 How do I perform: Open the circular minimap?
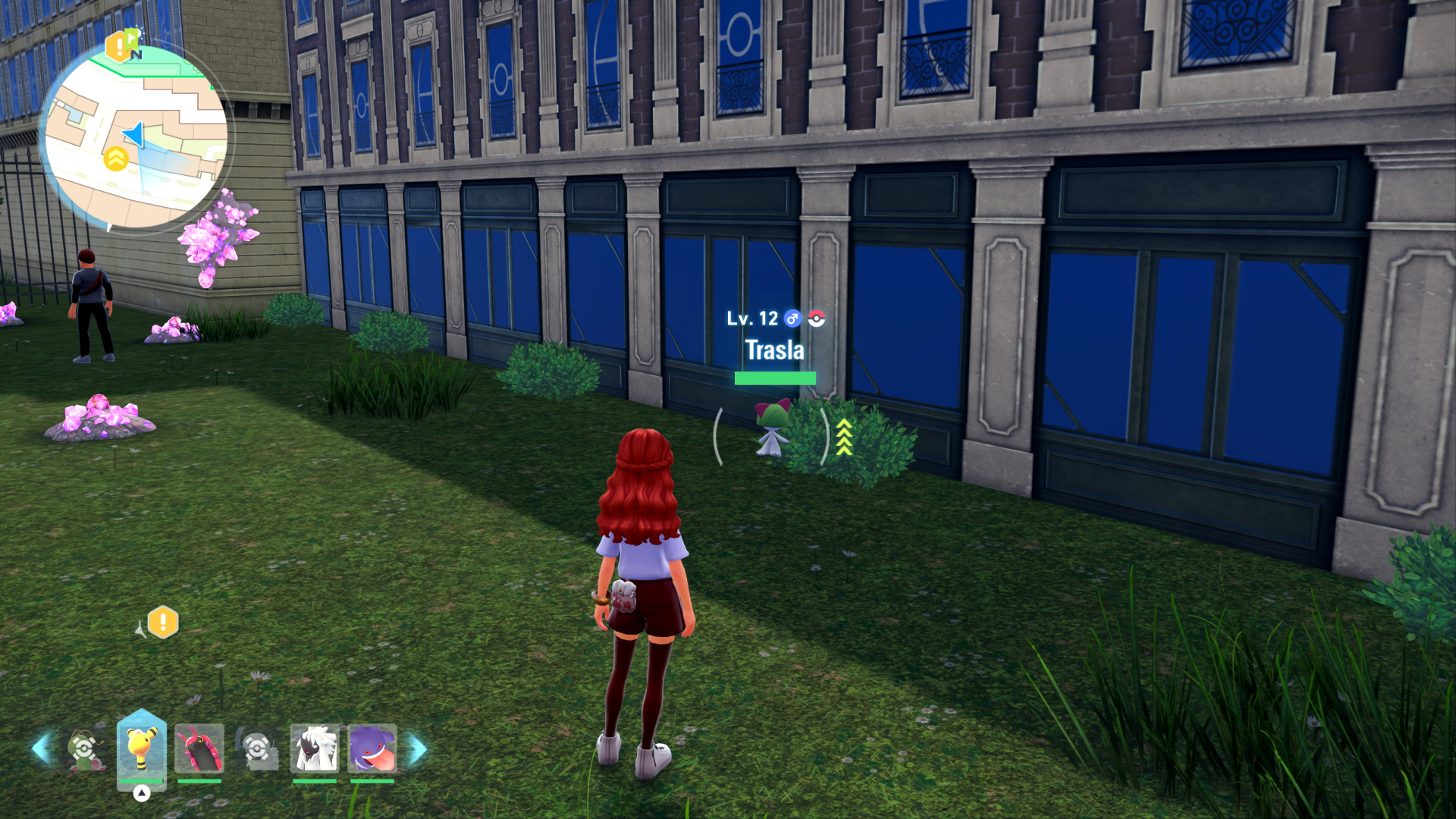coord(136,138)
